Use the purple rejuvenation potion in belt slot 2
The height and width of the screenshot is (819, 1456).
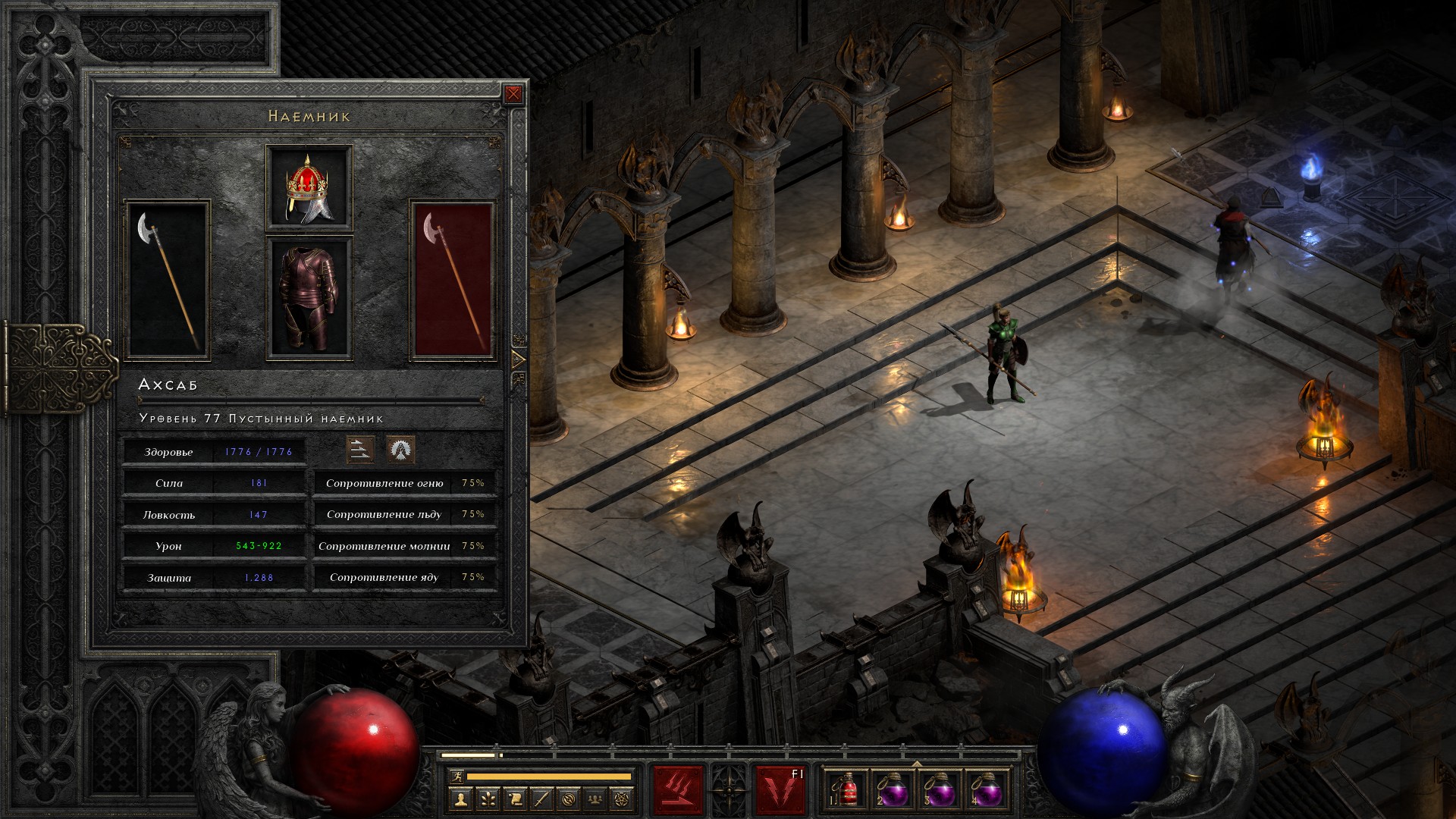[x=894, y=792]
